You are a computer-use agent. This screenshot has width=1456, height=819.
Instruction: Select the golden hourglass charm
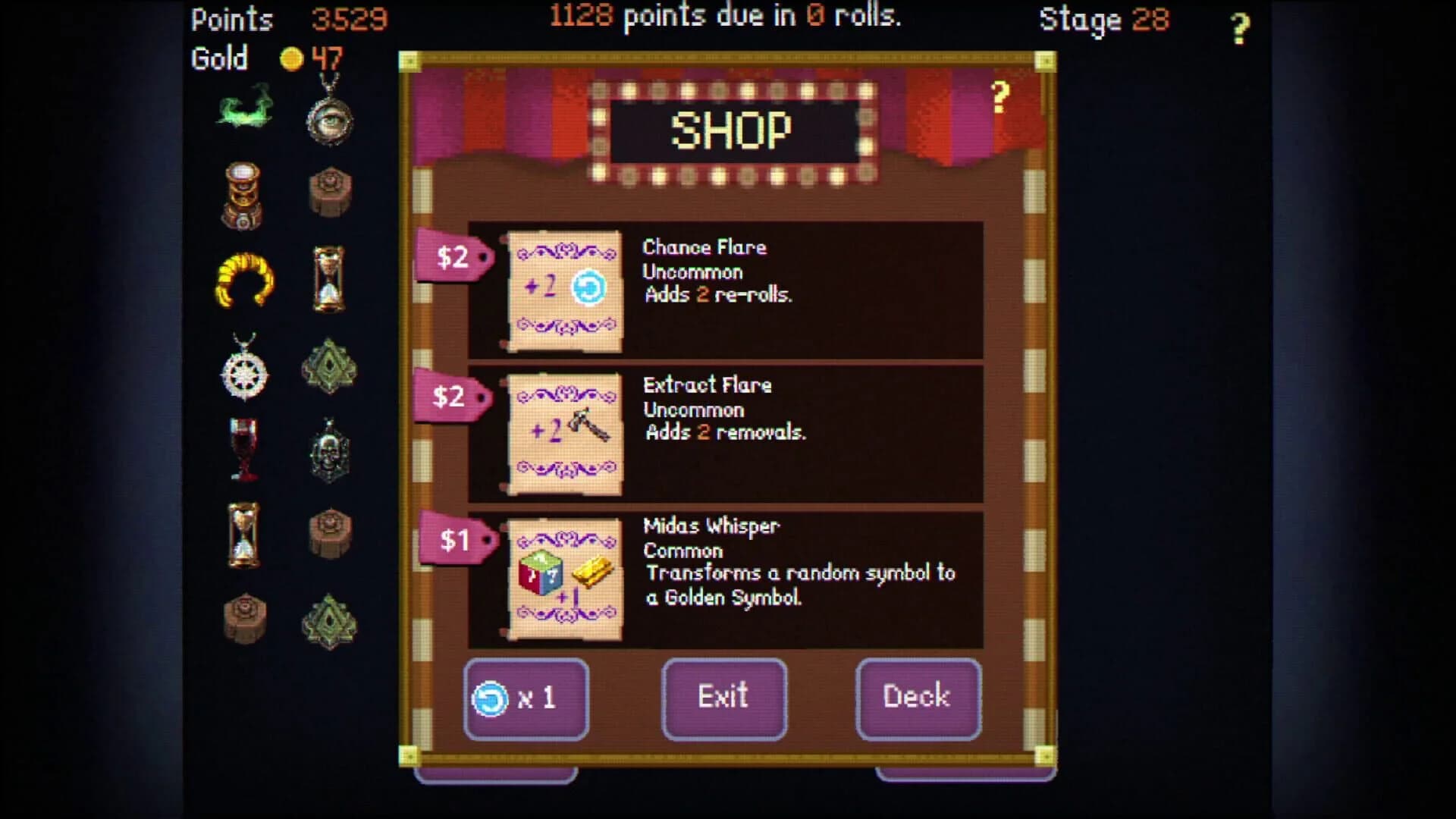point(243,531)
